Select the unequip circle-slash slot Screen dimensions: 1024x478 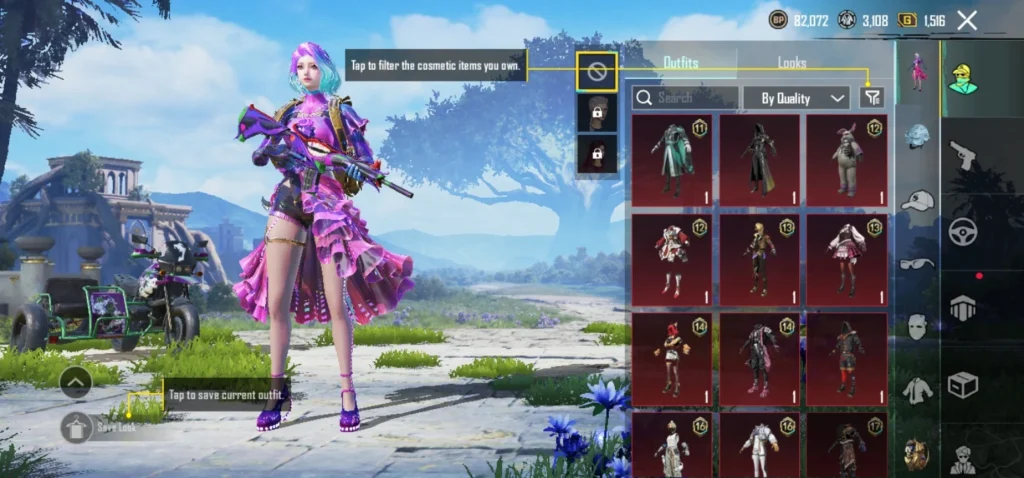click(596, 72)
